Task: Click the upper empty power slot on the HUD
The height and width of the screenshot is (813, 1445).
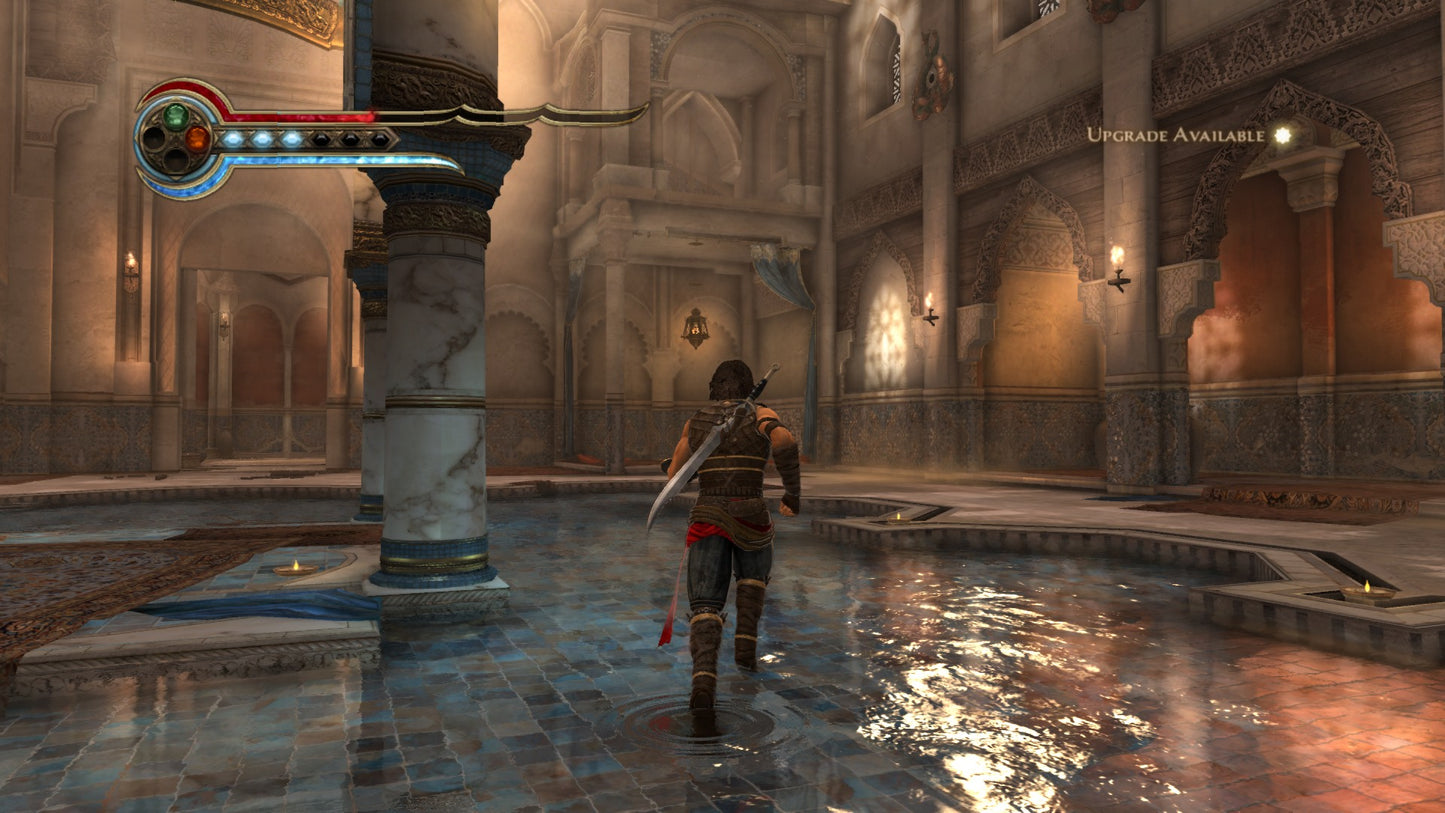Action: coord(152,138)
